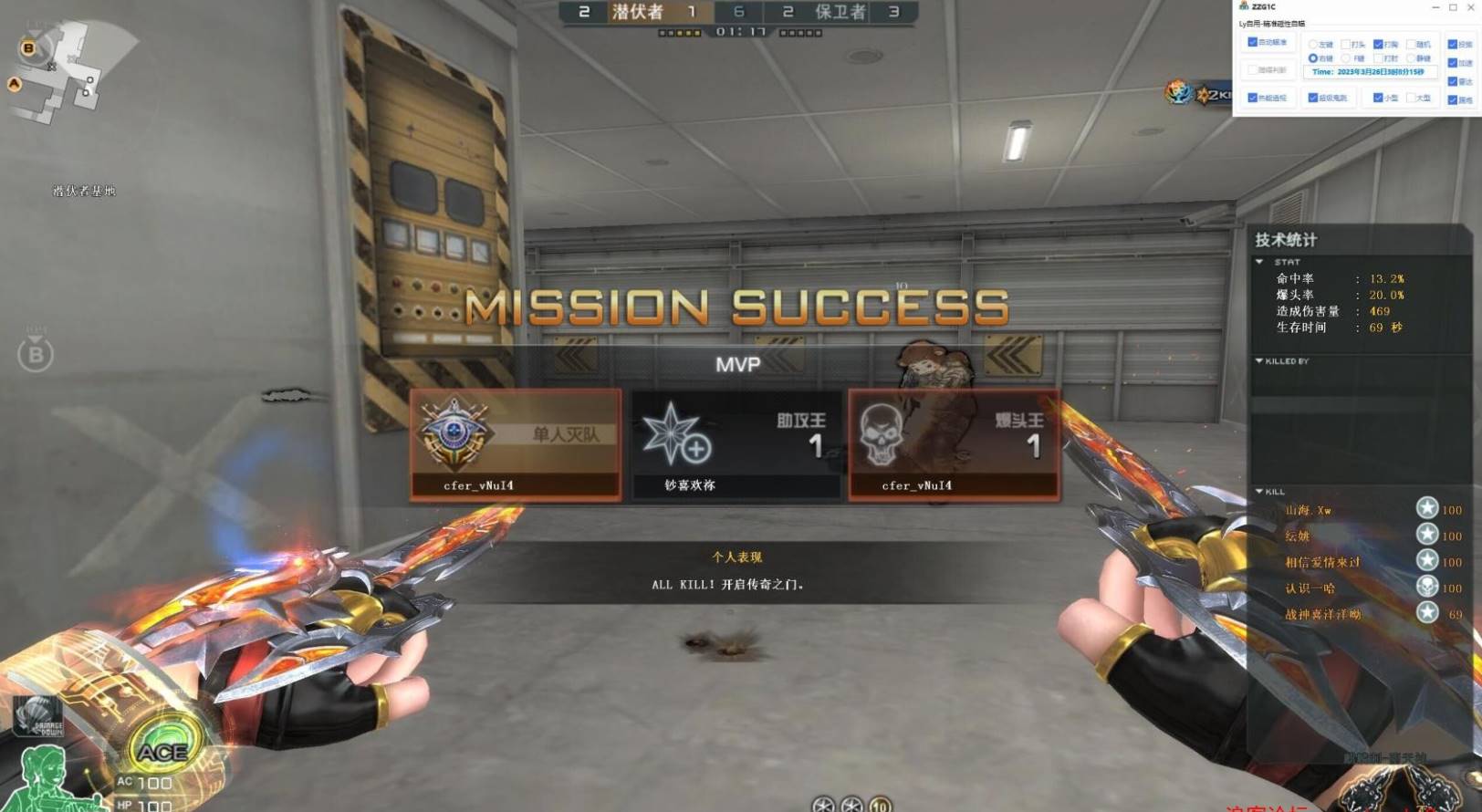Click the Damage Down status icon
The image size is (1482, 812).
(x=38, y=716)
